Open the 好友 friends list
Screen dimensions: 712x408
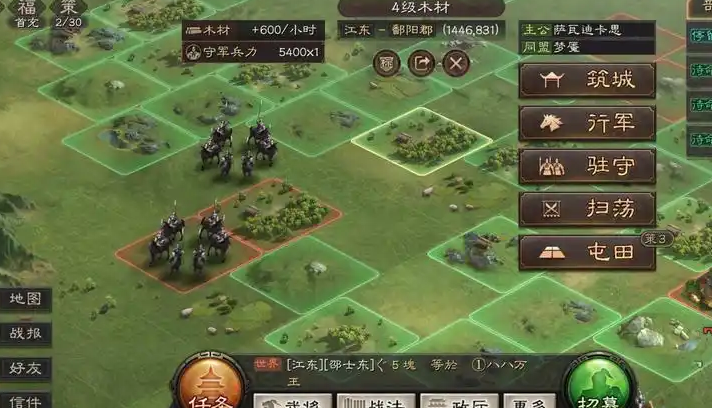coord(24,368)
